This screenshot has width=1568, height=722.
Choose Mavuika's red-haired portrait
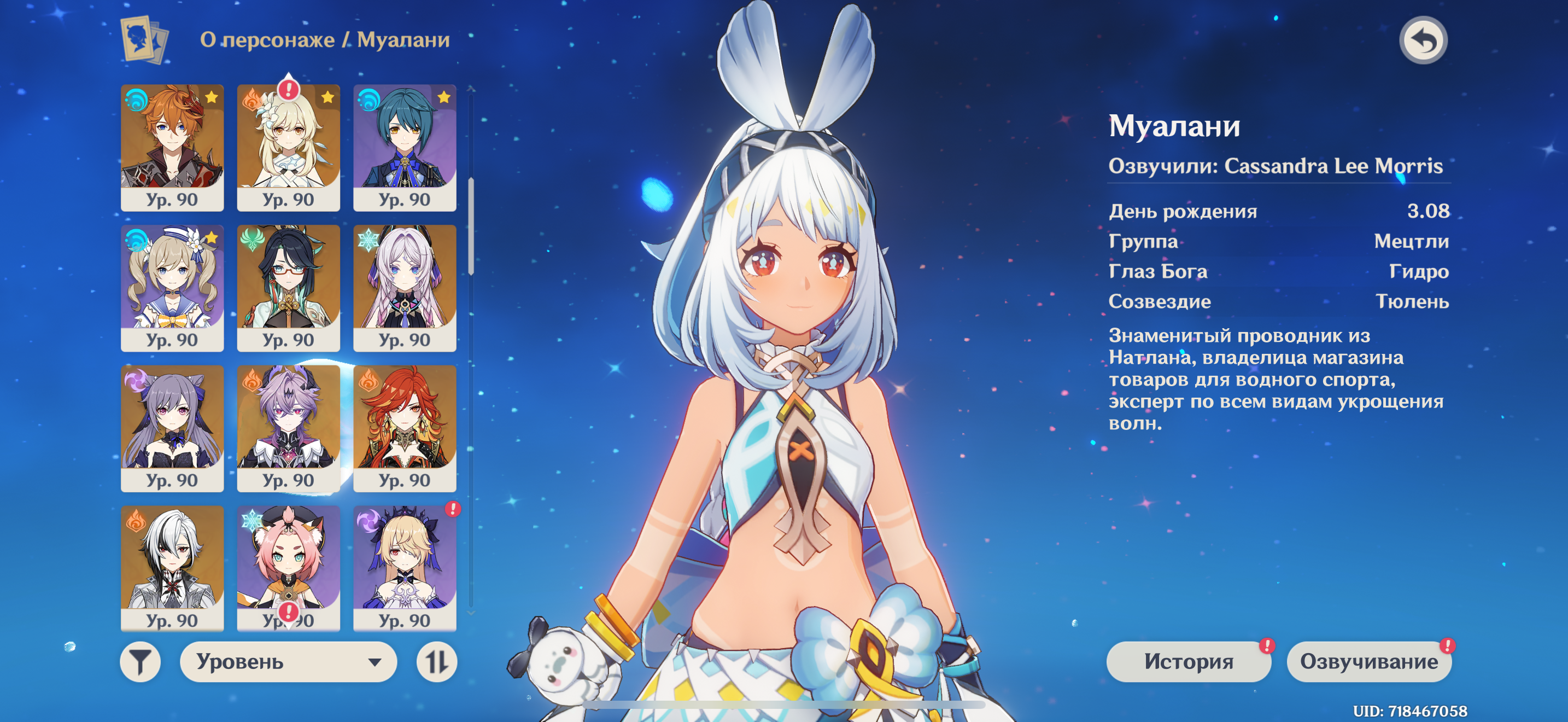405,428
